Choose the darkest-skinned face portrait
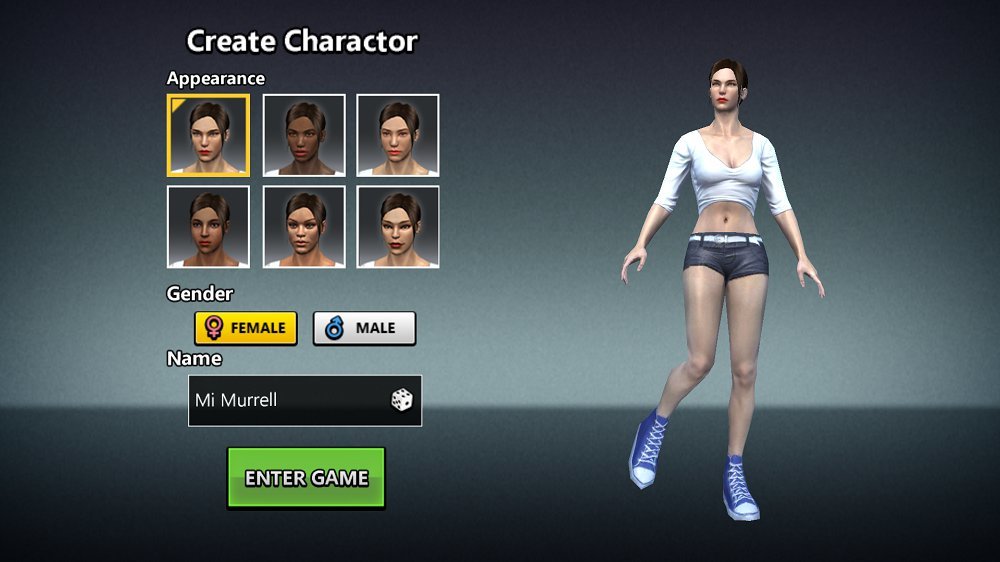This screenshot has height=562, width=1000. coord(304,135)
